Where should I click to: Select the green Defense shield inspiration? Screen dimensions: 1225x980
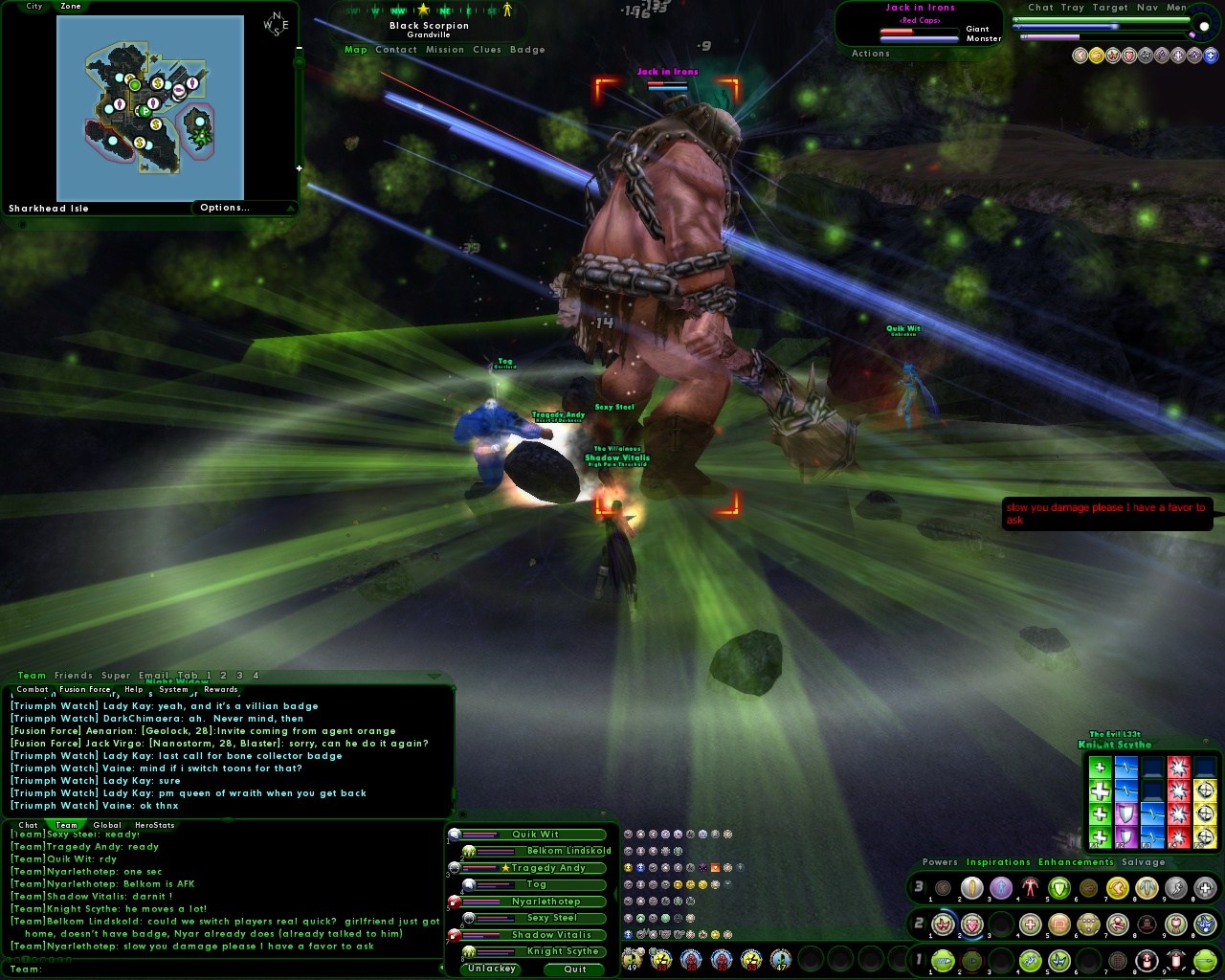point(1059,887)
